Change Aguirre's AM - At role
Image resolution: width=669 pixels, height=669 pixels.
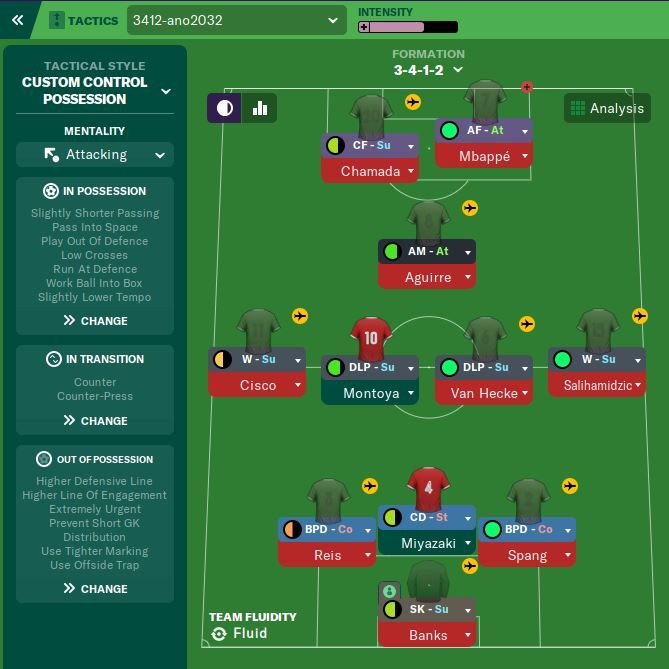tap(427, 251)
